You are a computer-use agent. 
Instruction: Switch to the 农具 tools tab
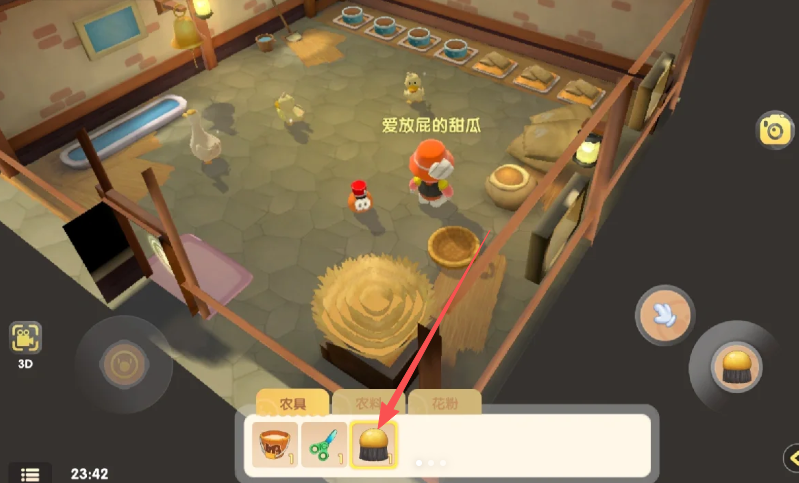click(293, 404)
